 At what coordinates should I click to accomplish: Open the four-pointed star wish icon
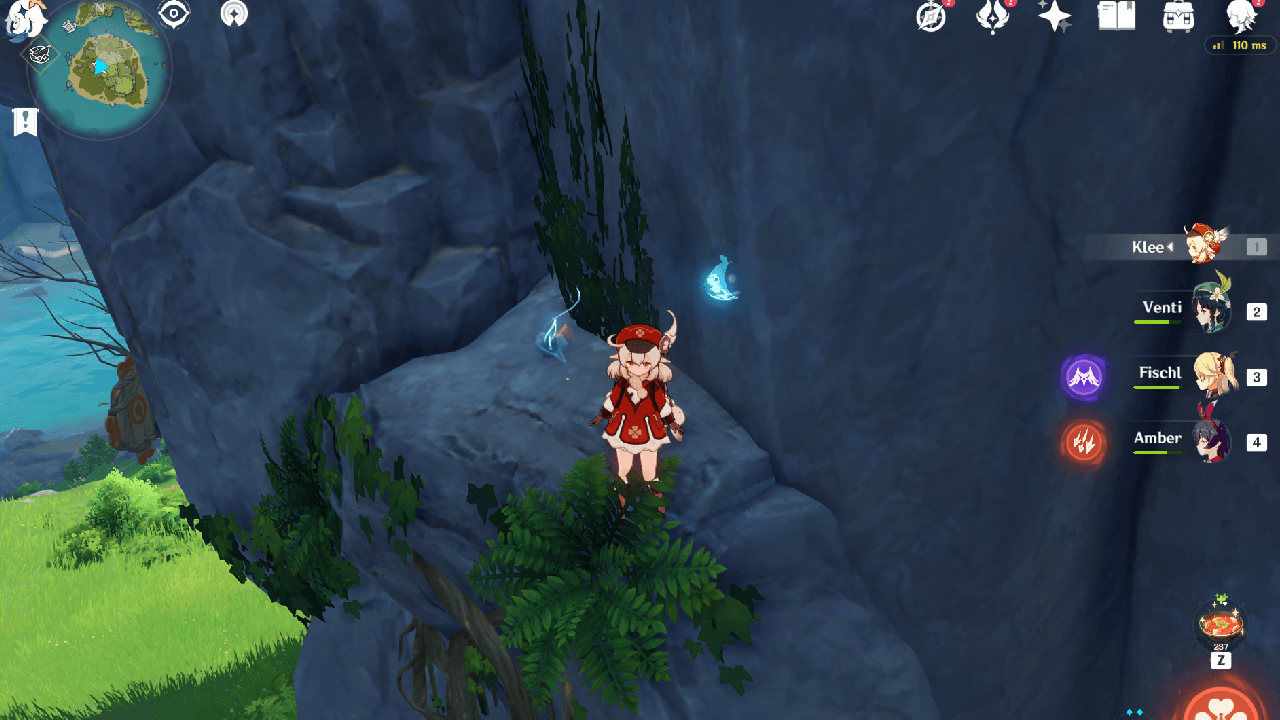coord(1054,16)
